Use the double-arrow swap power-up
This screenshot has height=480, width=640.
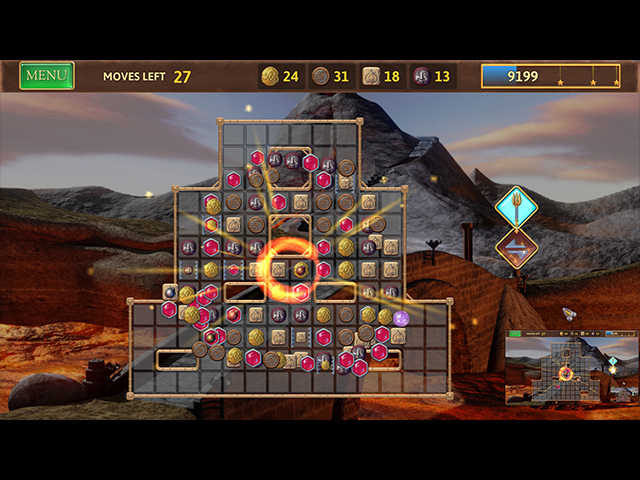(517, 249)
